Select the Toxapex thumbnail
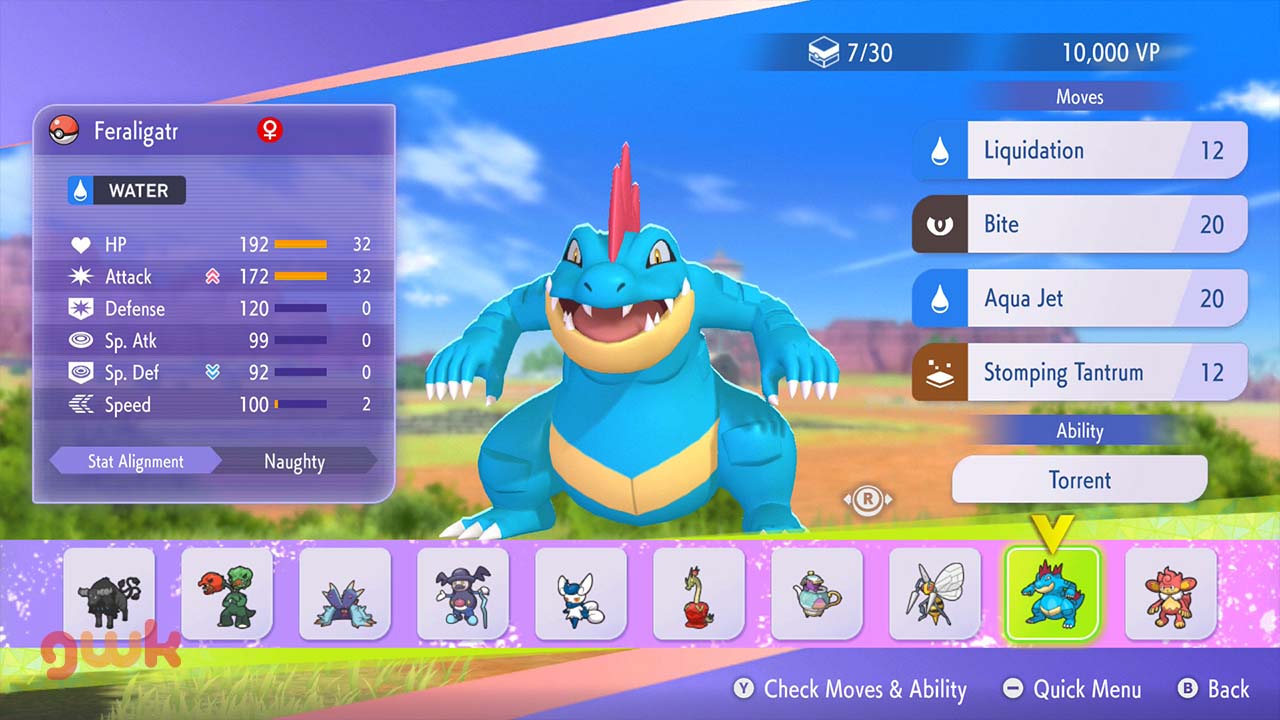This screenshot has width=1280, height=720. (x=345, y=594)
